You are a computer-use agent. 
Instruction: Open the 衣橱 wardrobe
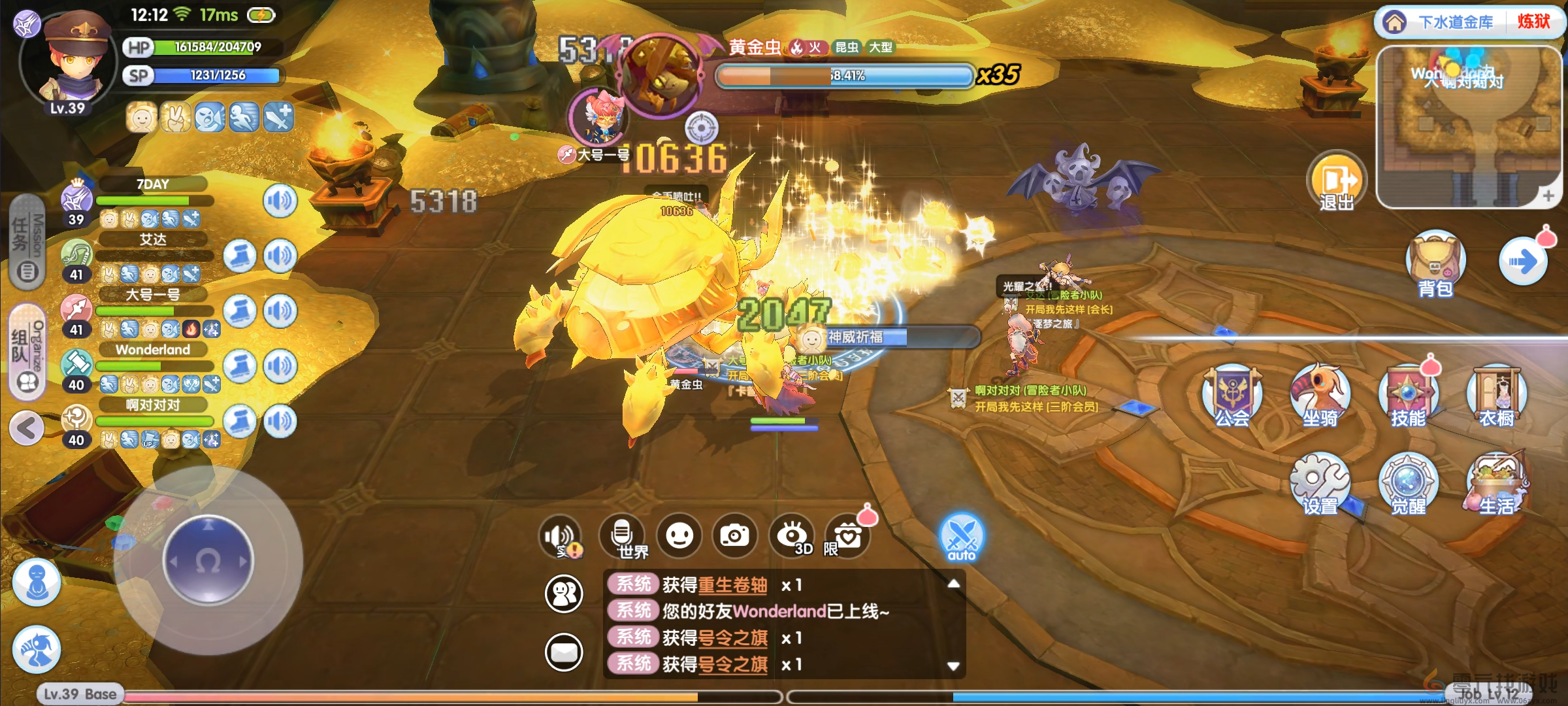(x=1496, y=395)
